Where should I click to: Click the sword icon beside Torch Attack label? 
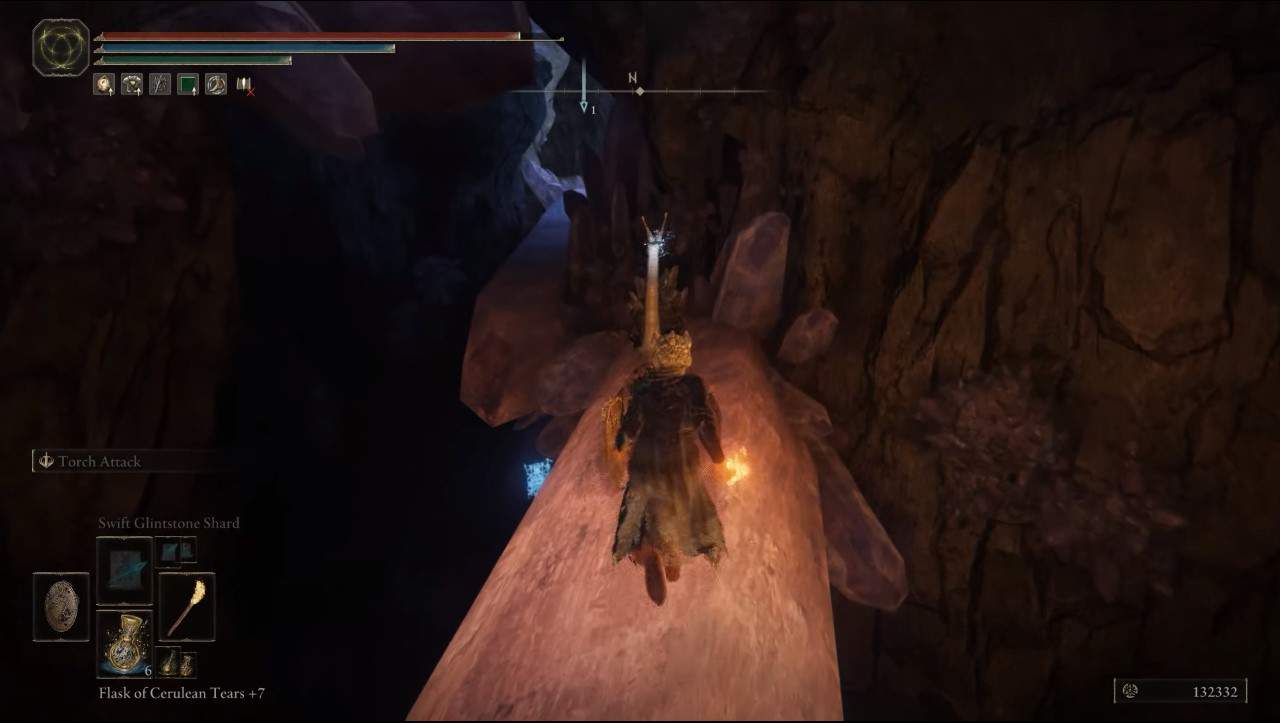[43, 462]
